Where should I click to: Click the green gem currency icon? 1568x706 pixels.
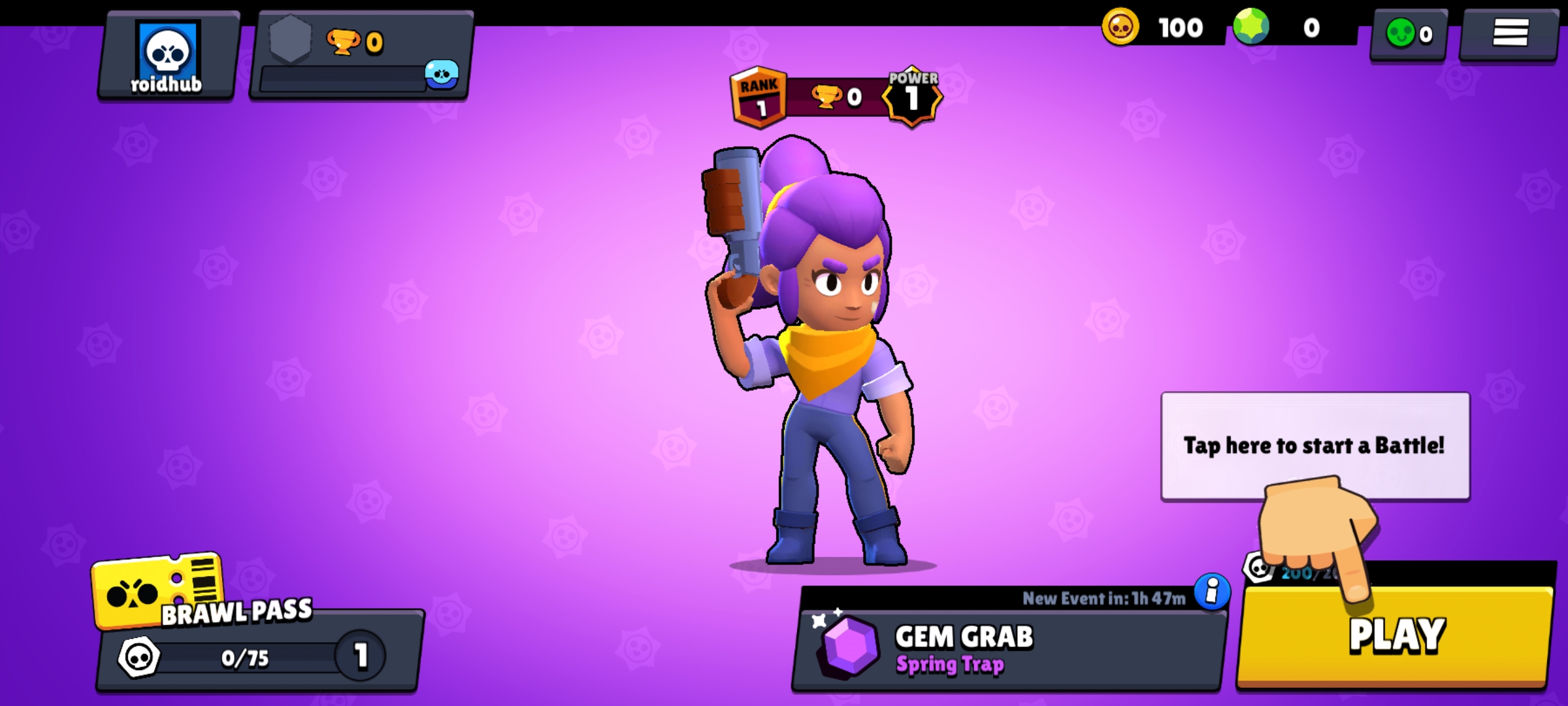pyautogui.click(x=1251, y=27)
